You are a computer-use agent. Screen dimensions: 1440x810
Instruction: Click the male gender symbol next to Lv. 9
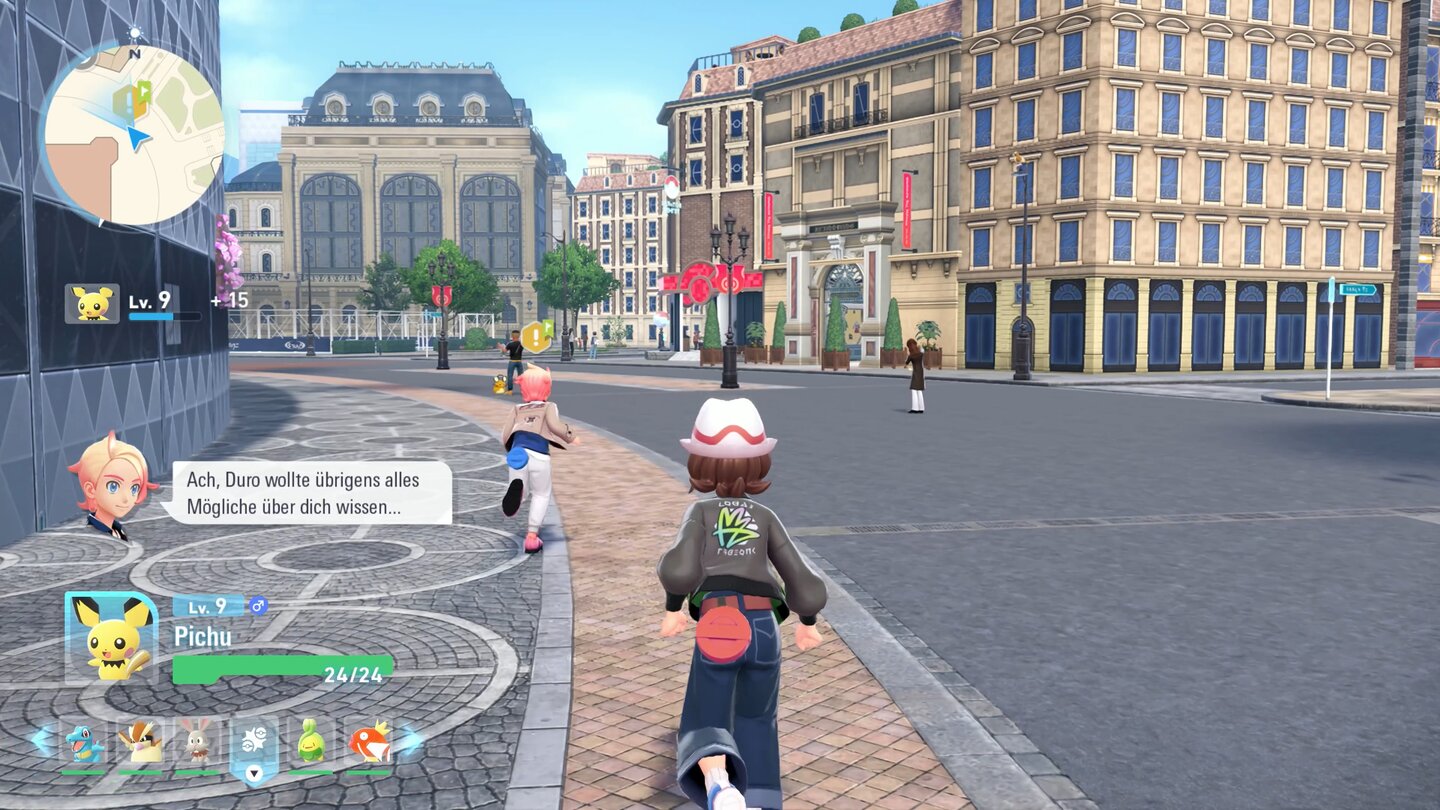click(258, 605)
